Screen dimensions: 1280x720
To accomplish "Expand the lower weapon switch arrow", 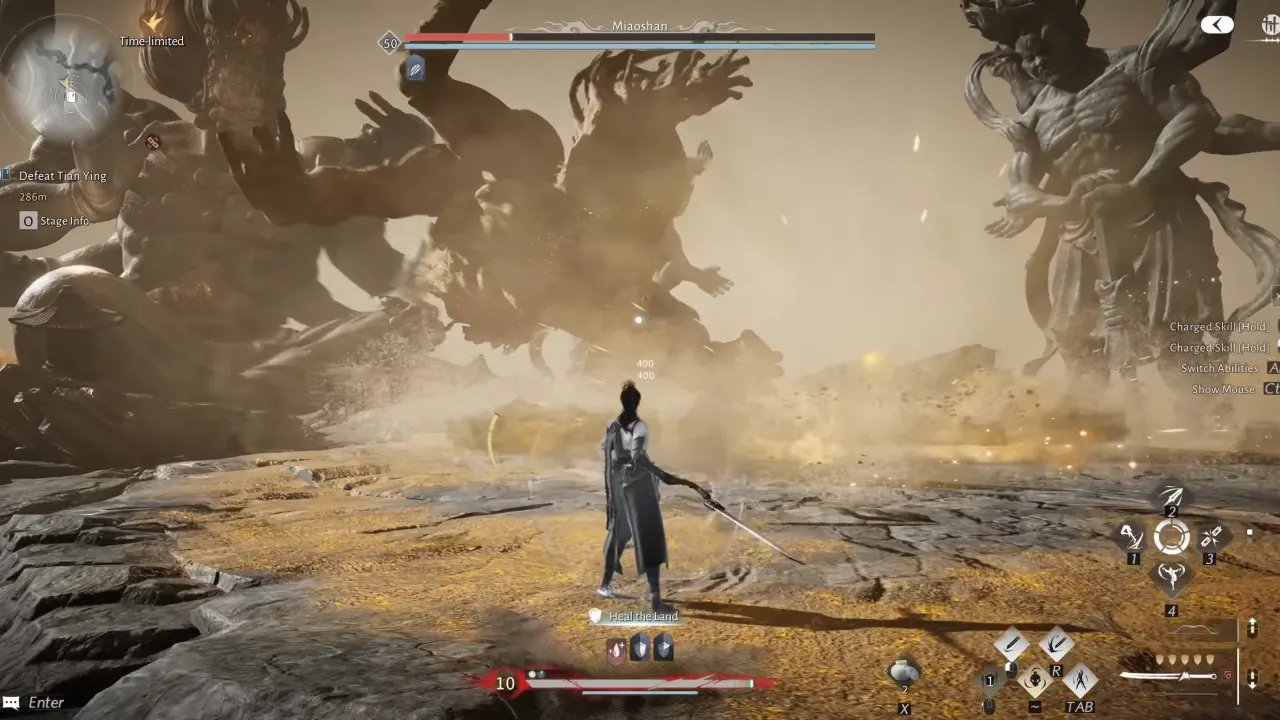I will 1252,679.
